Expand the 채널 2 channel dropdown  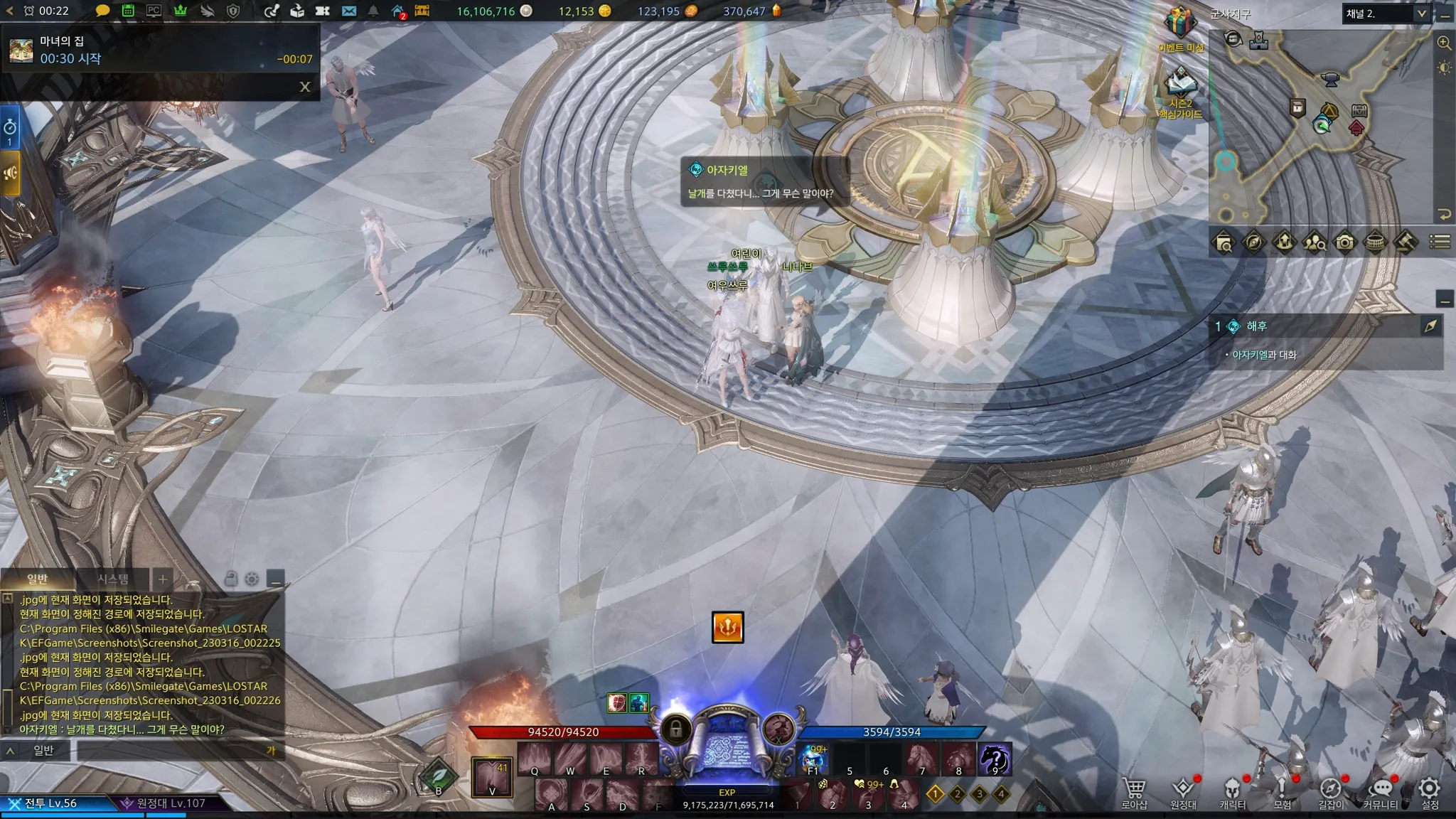[1421, 14]
